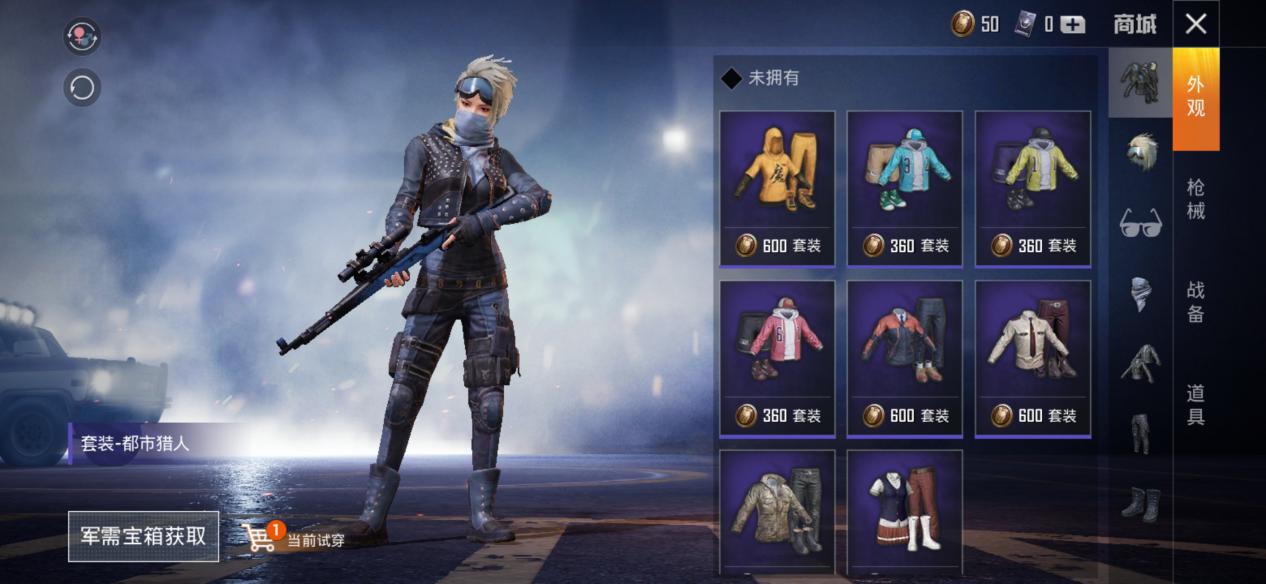
Task: Close the shop screen
Action: (1195, 24)
